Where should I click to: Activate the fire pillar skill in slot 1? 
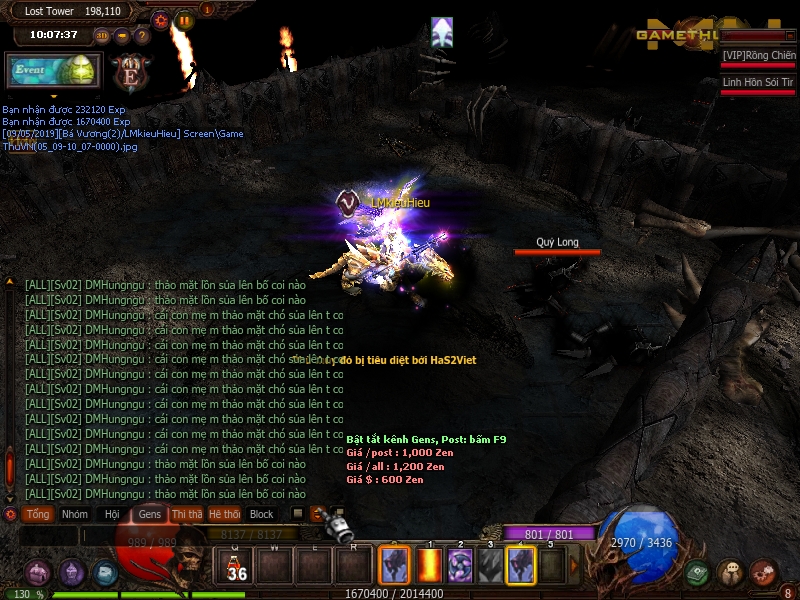coord(430,566)
